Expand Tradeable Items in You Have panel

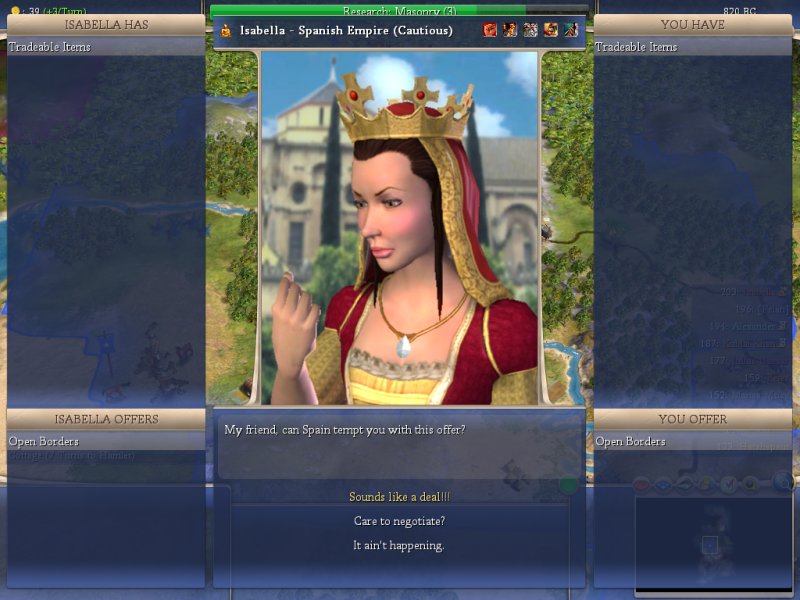pos(637,47)
